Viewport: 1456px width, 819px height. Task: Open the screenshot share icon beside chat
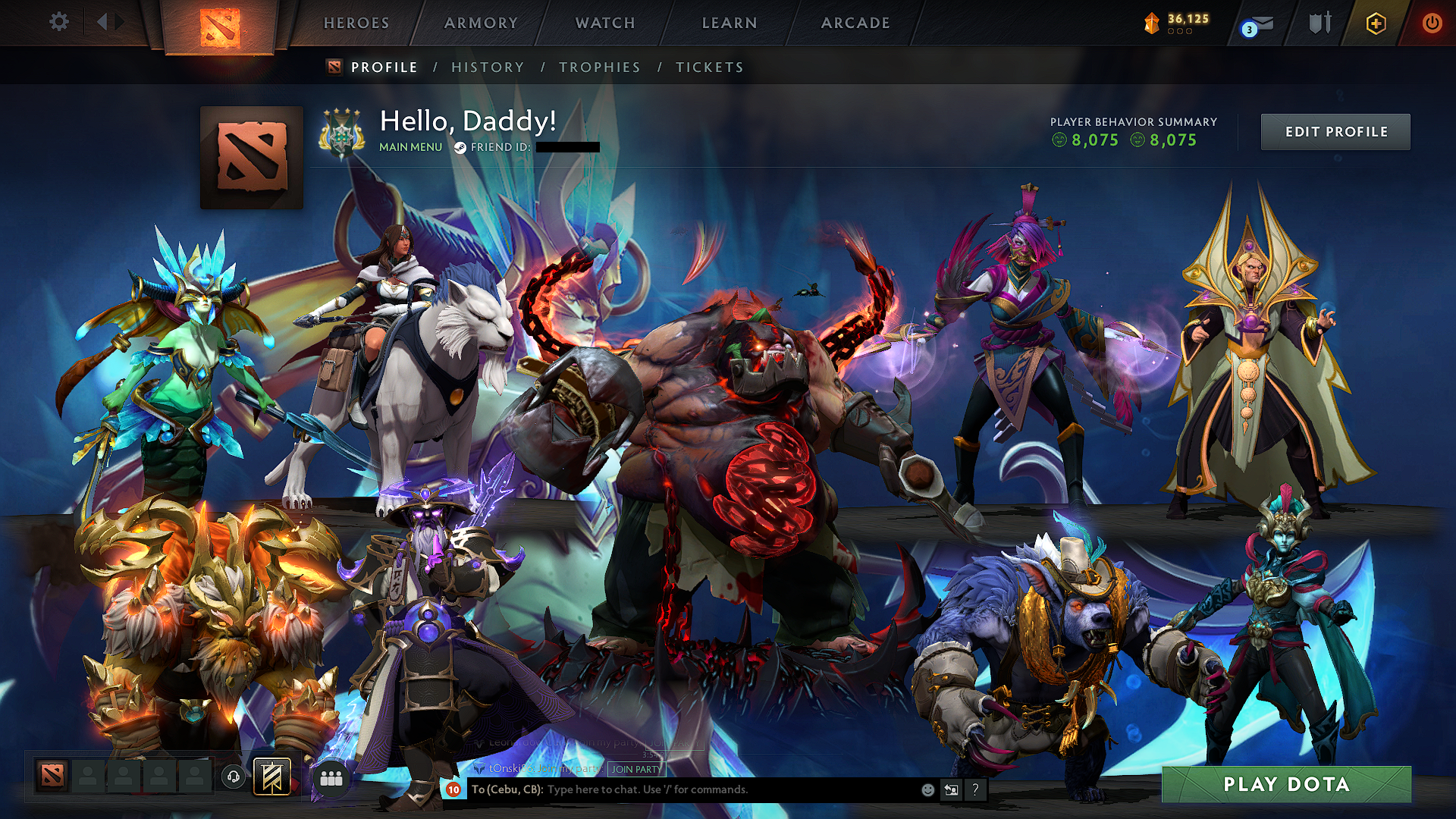point(951,789)
